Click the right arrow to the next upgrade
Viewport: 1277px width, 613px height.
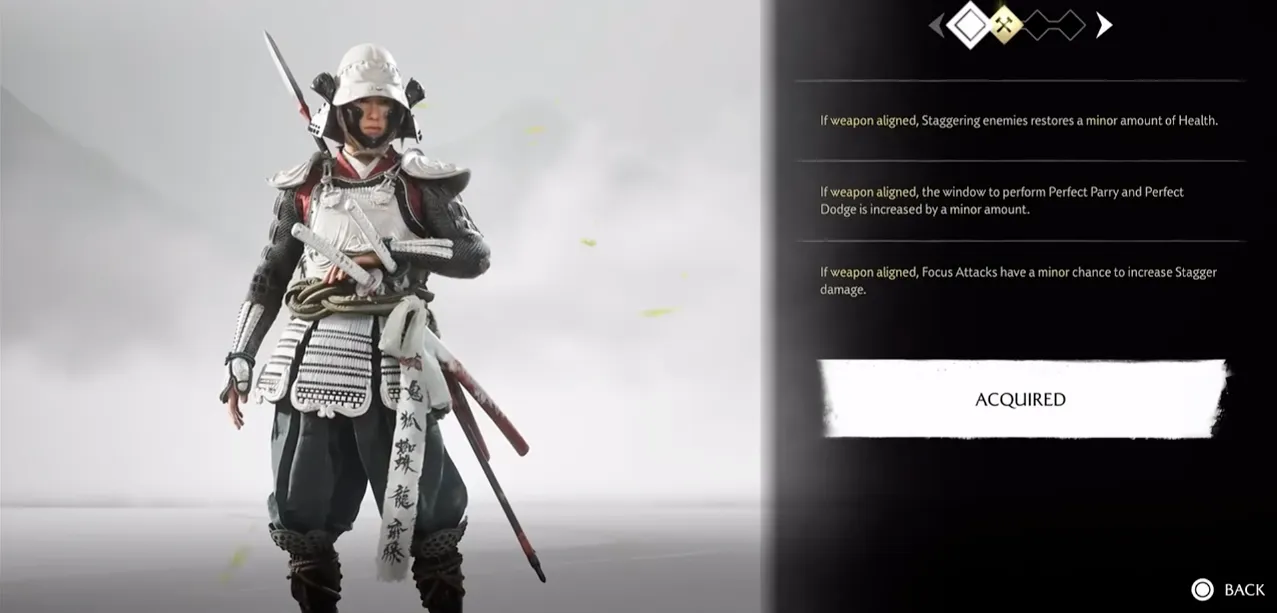coord(1103,25)
